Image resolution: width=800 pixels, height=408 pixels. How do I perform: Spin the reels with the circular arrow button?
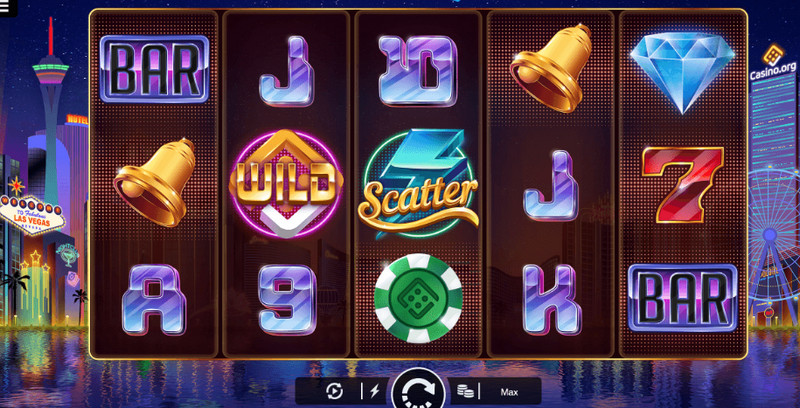tap(417, 391)
